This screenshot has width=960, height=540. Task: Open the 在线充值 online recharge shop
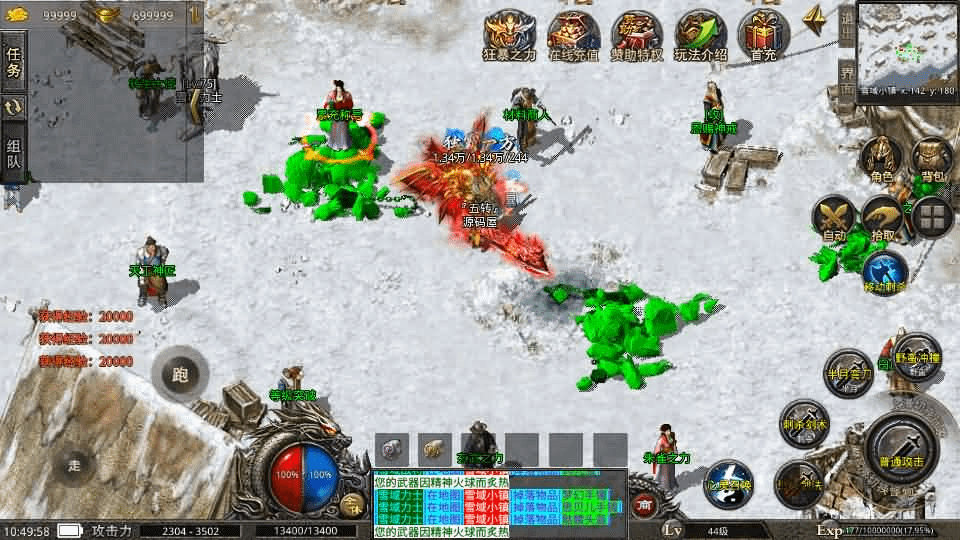[573, 36]
